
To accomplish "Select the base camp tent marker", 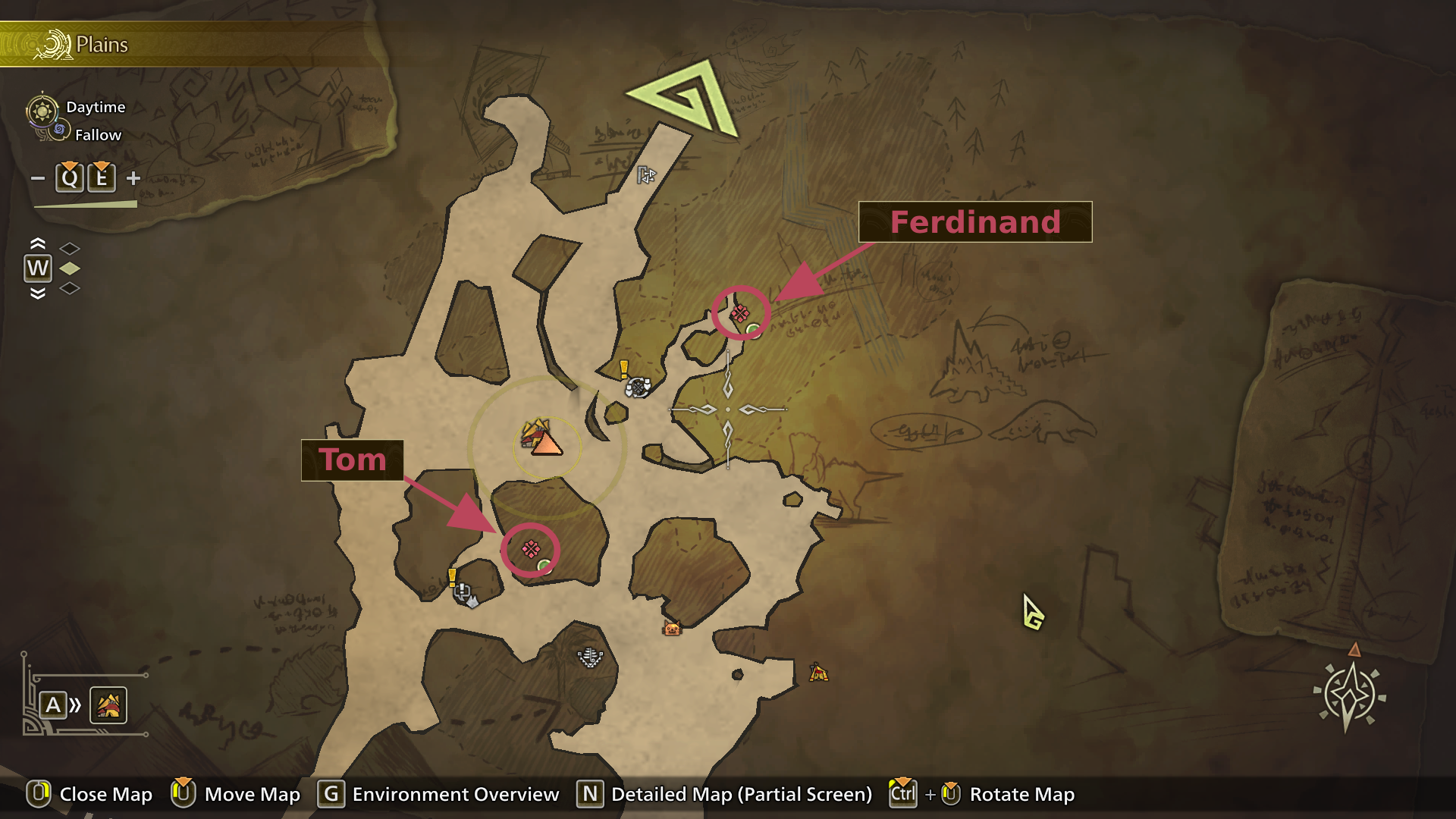I will [541, 438].
